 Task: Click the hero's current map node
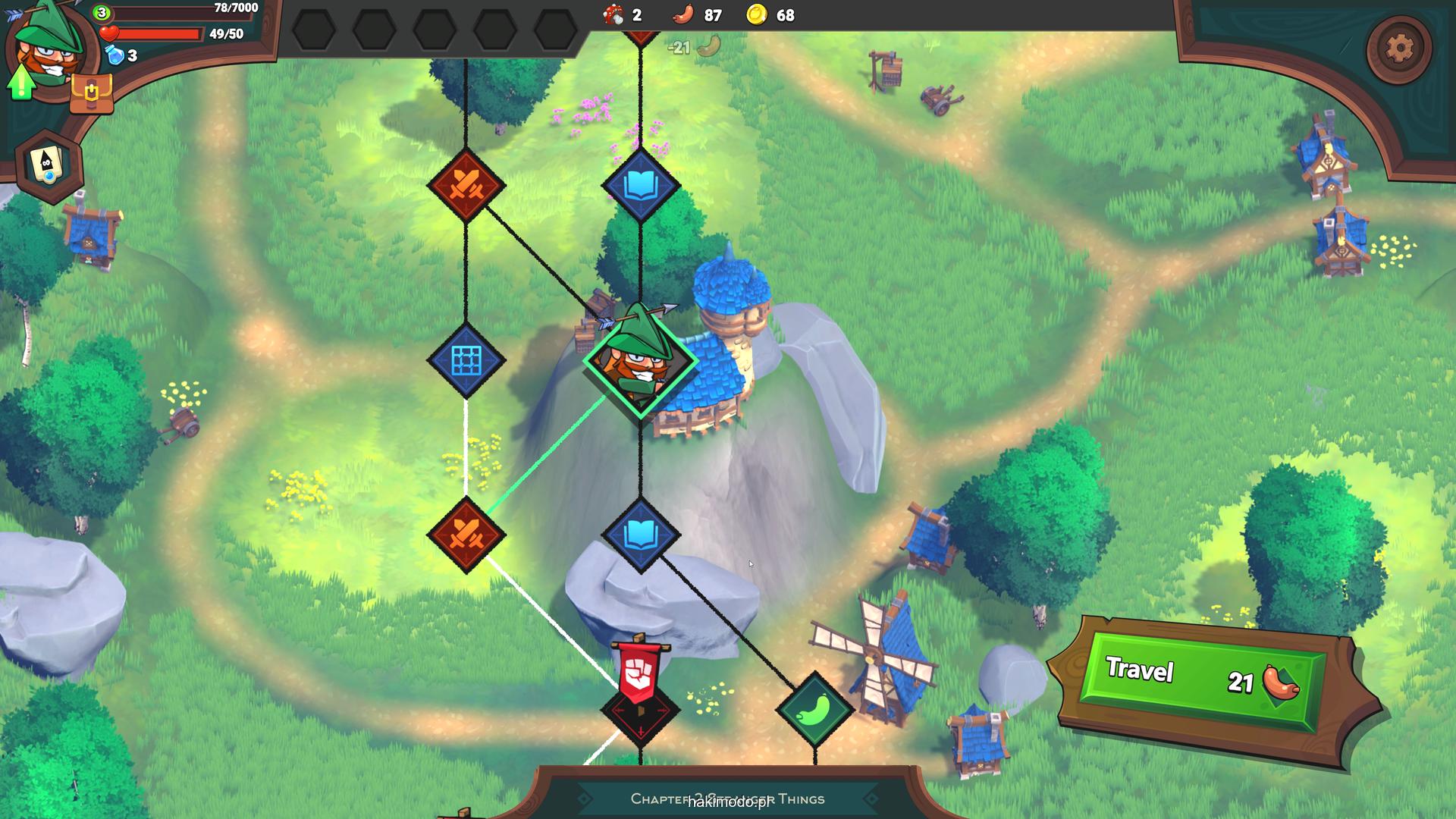(x=641, y=362)
